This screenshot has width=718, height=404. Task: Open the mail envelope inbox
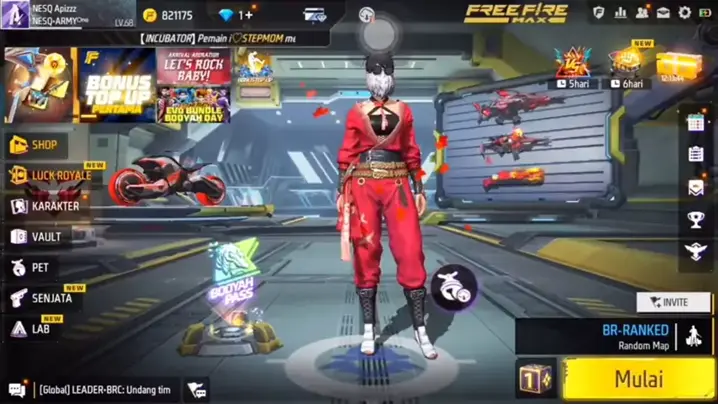tap(663, 13)
